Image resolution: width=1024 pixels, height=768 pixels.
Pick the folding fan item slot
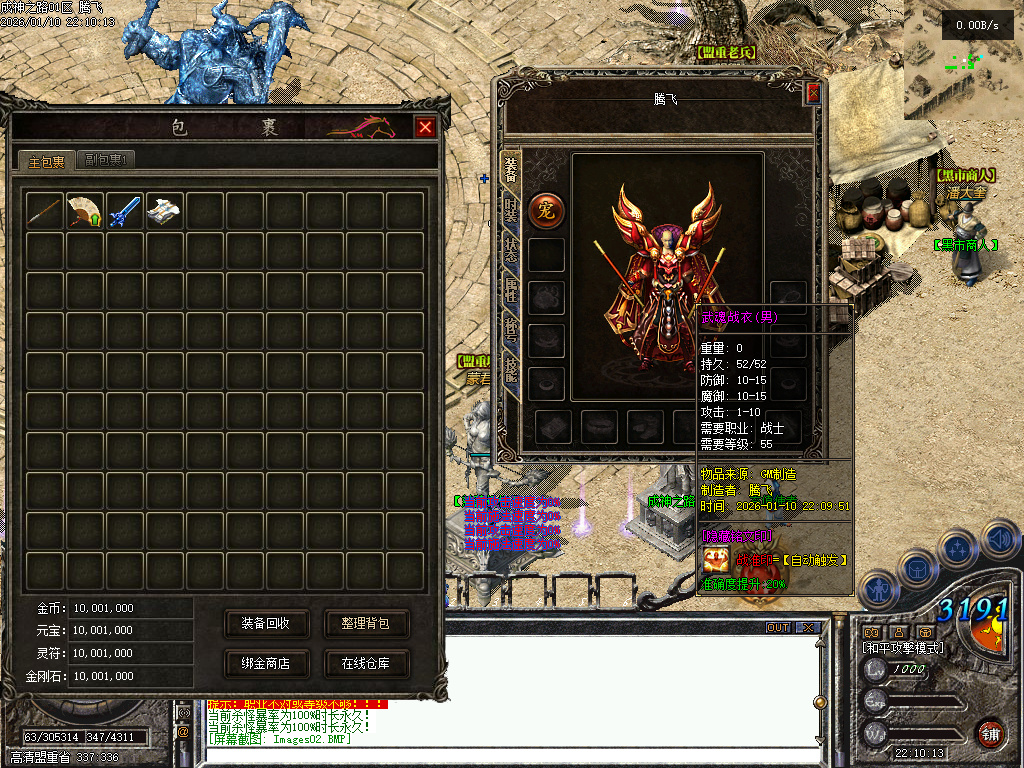point(85,211)
